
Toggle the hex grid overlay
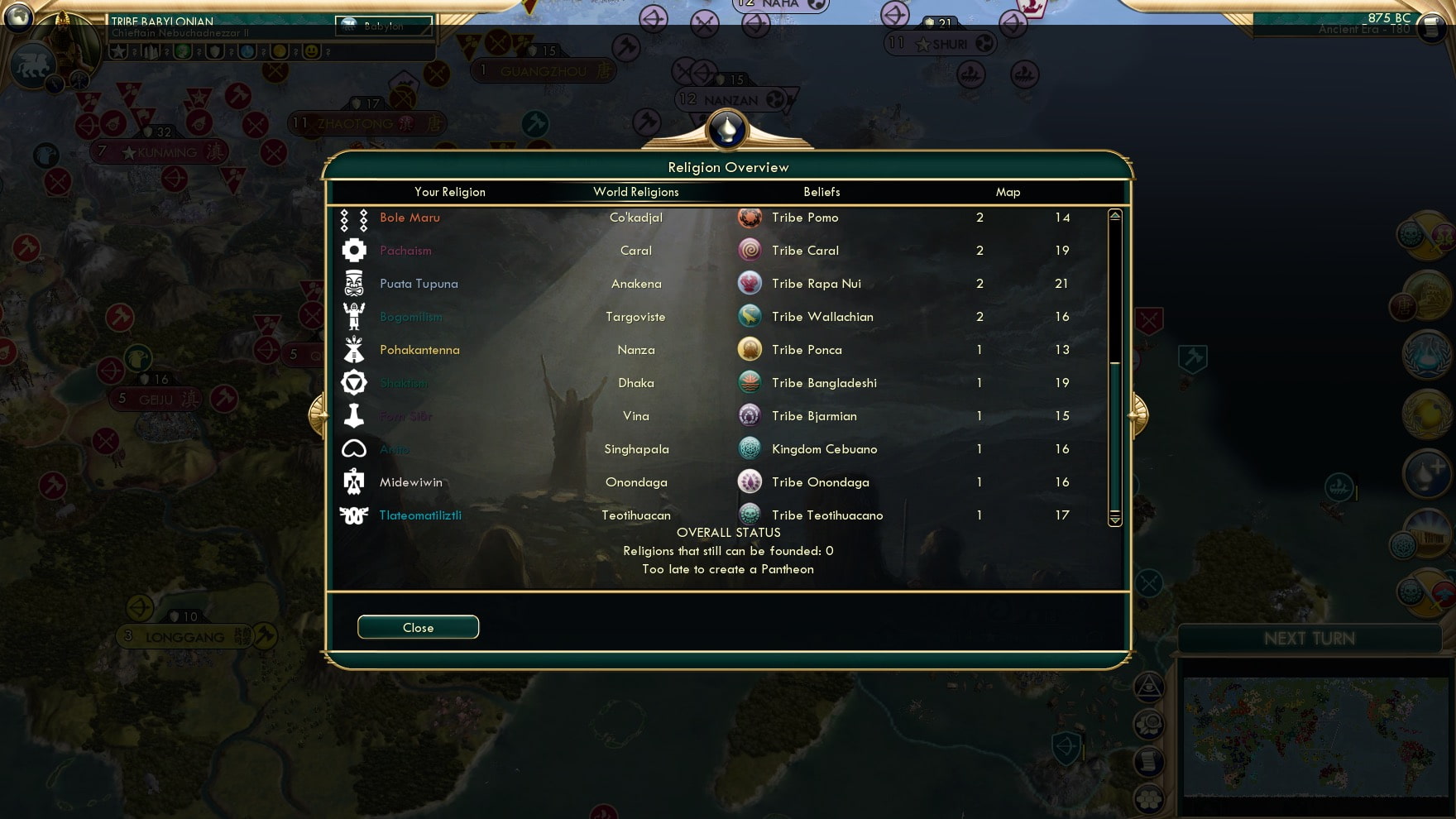point(1148,796)
